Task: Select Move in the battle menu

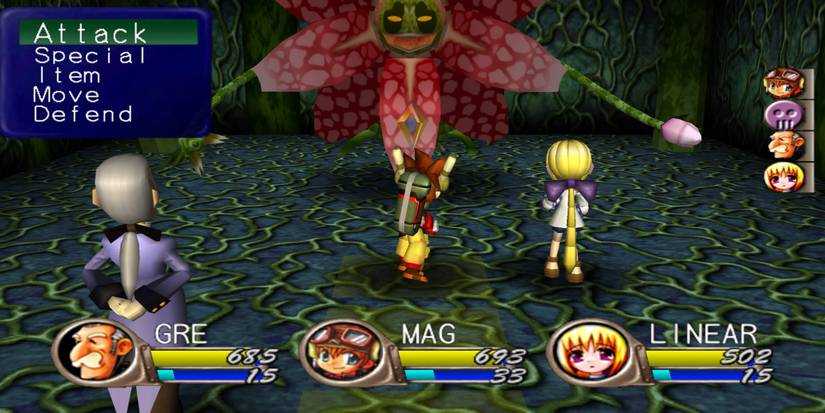Action: (x=67, y=95)
